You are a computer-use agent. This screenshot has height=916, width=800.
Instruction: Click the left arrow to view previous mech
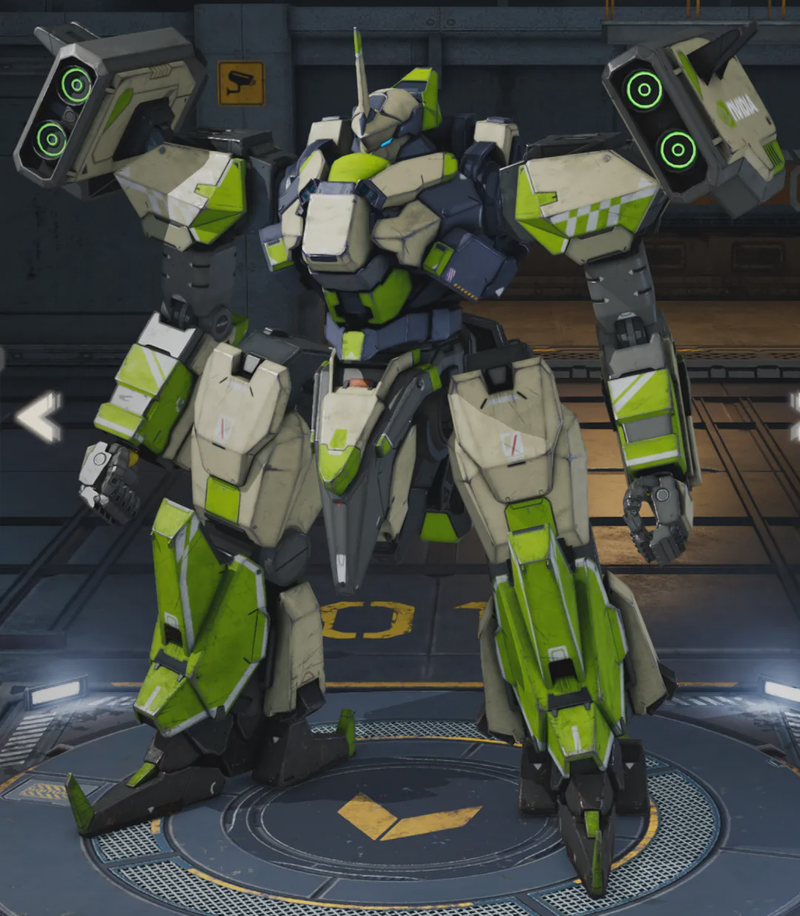(x=39, y=416)
